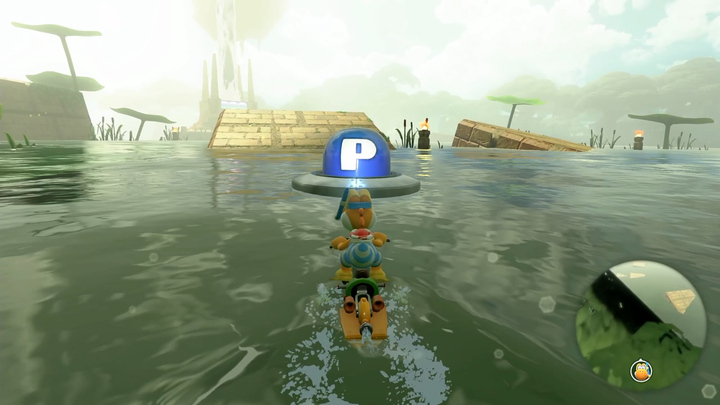Select the Koopa player marker on the minimap

coord(641,372)
